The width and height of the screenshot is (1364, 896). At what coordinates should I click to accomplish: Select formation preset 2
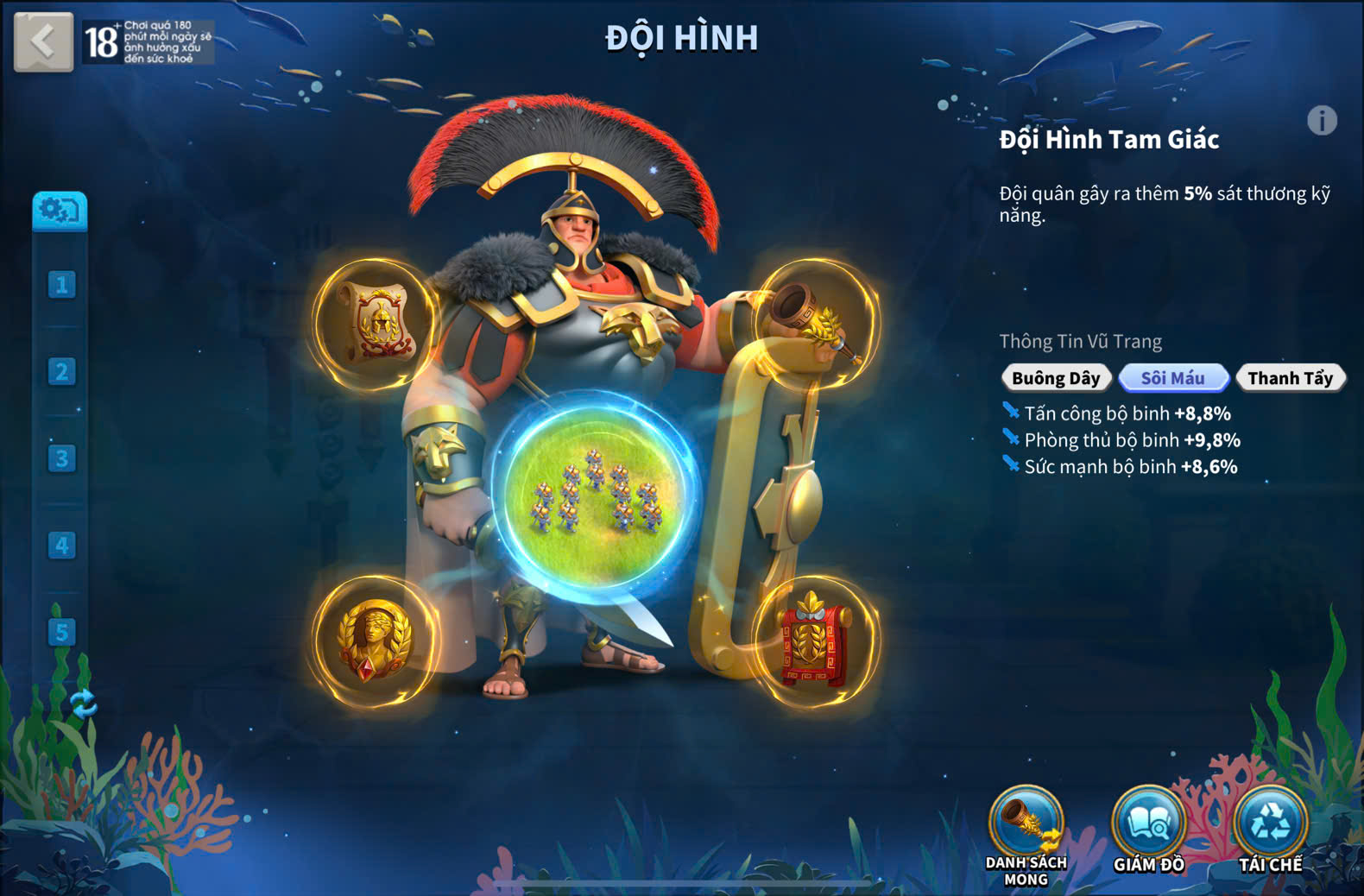coord(61,372)
